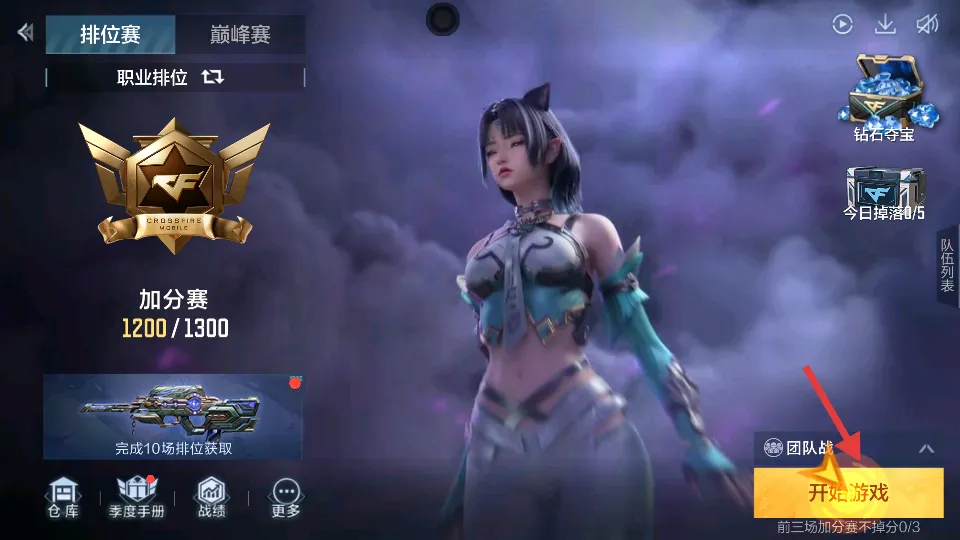Screen dimensions: 960x540
Task: Click the play video icon
Action: [x=843, y=25]
